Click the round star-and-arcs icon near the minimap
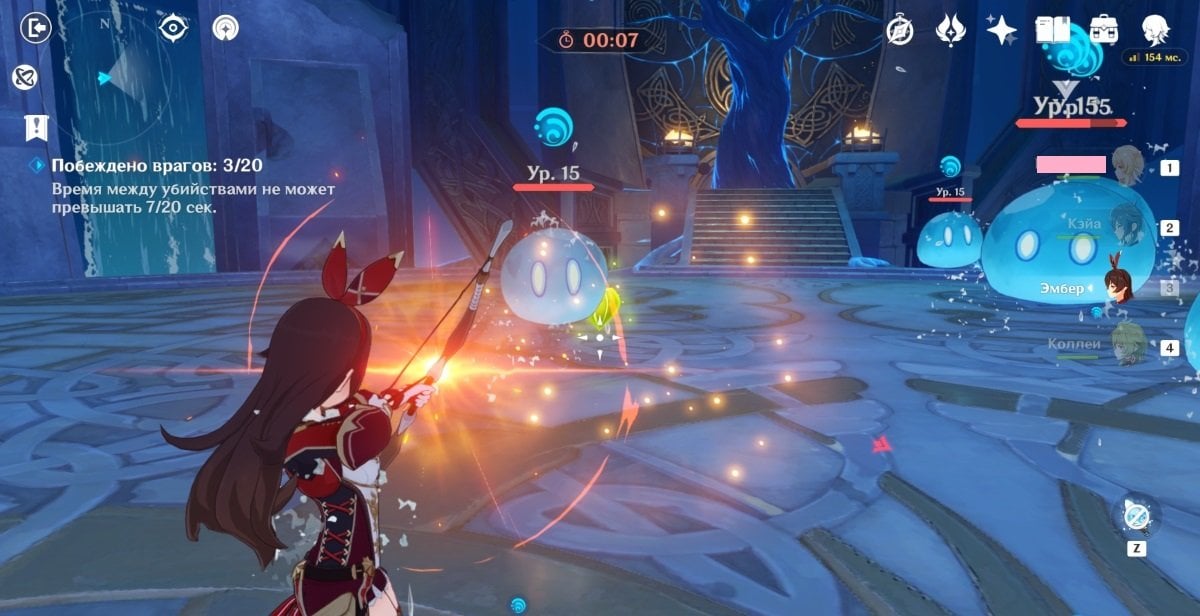The image size is (1200, 616). [x=225, y=28]
